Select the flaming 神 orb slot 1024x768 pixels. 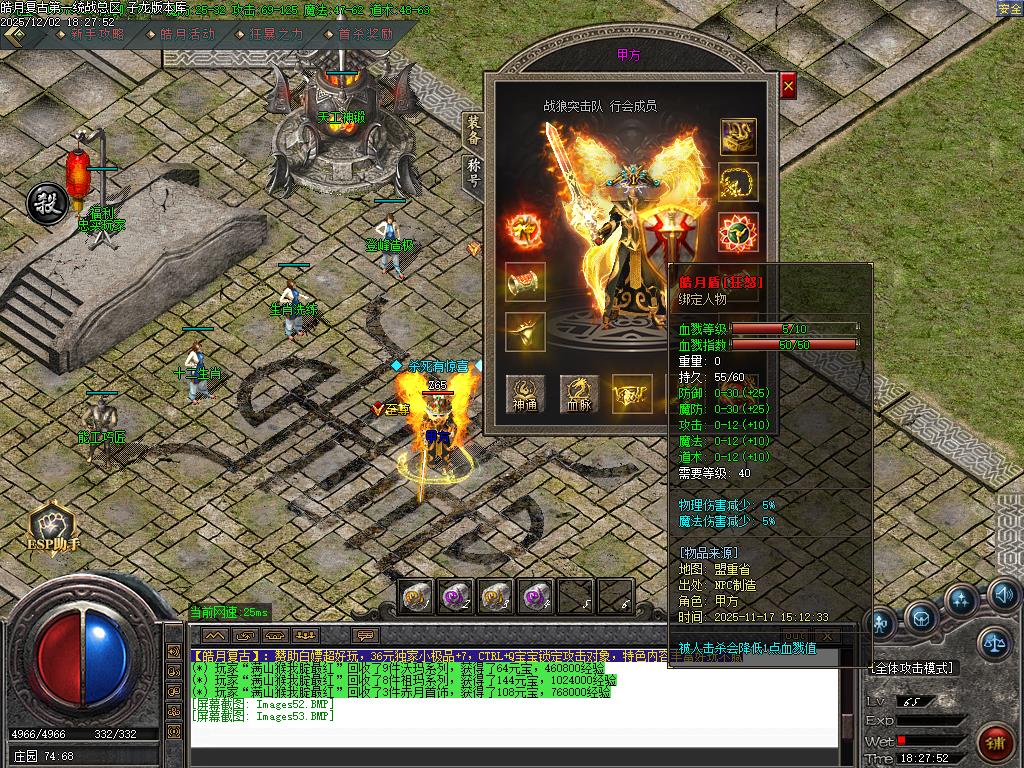point(523,231)
